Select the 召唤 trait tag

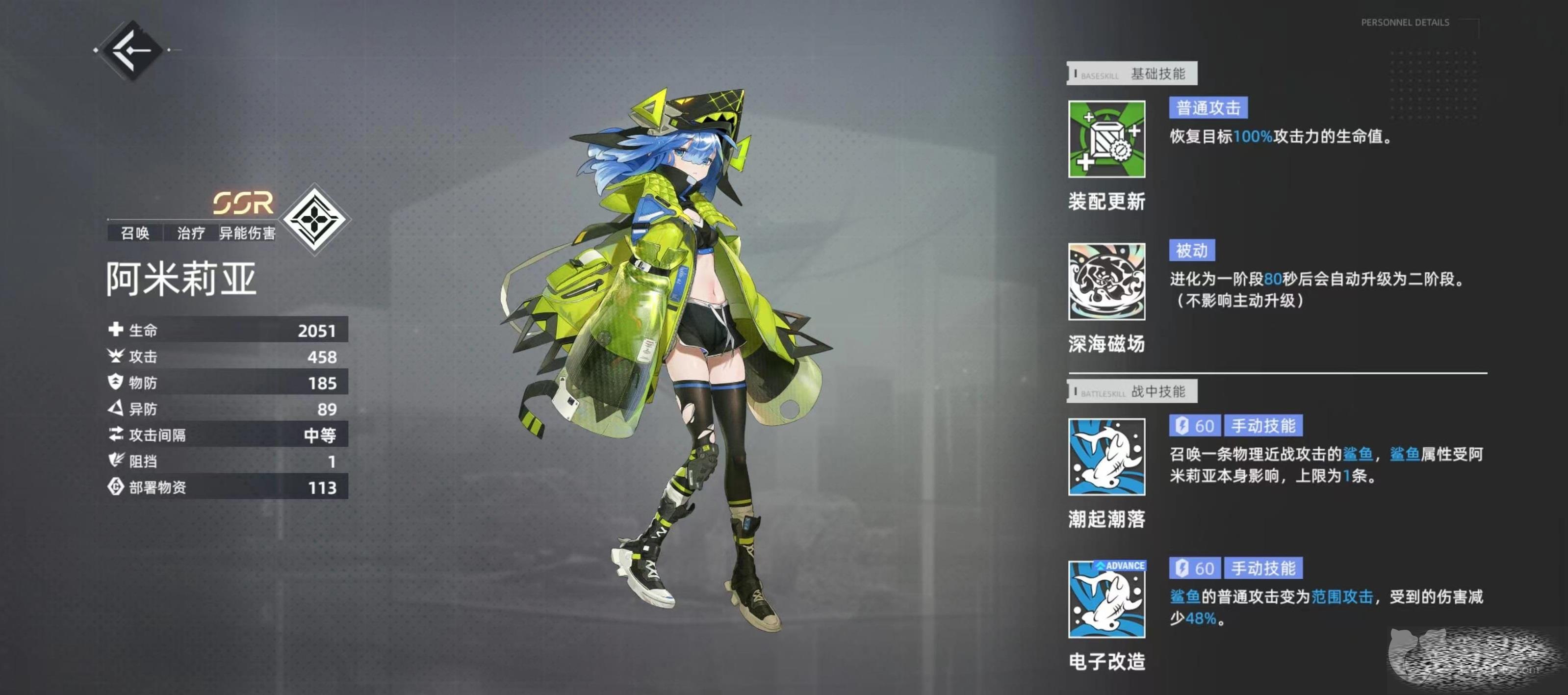[x=135, y=233]
